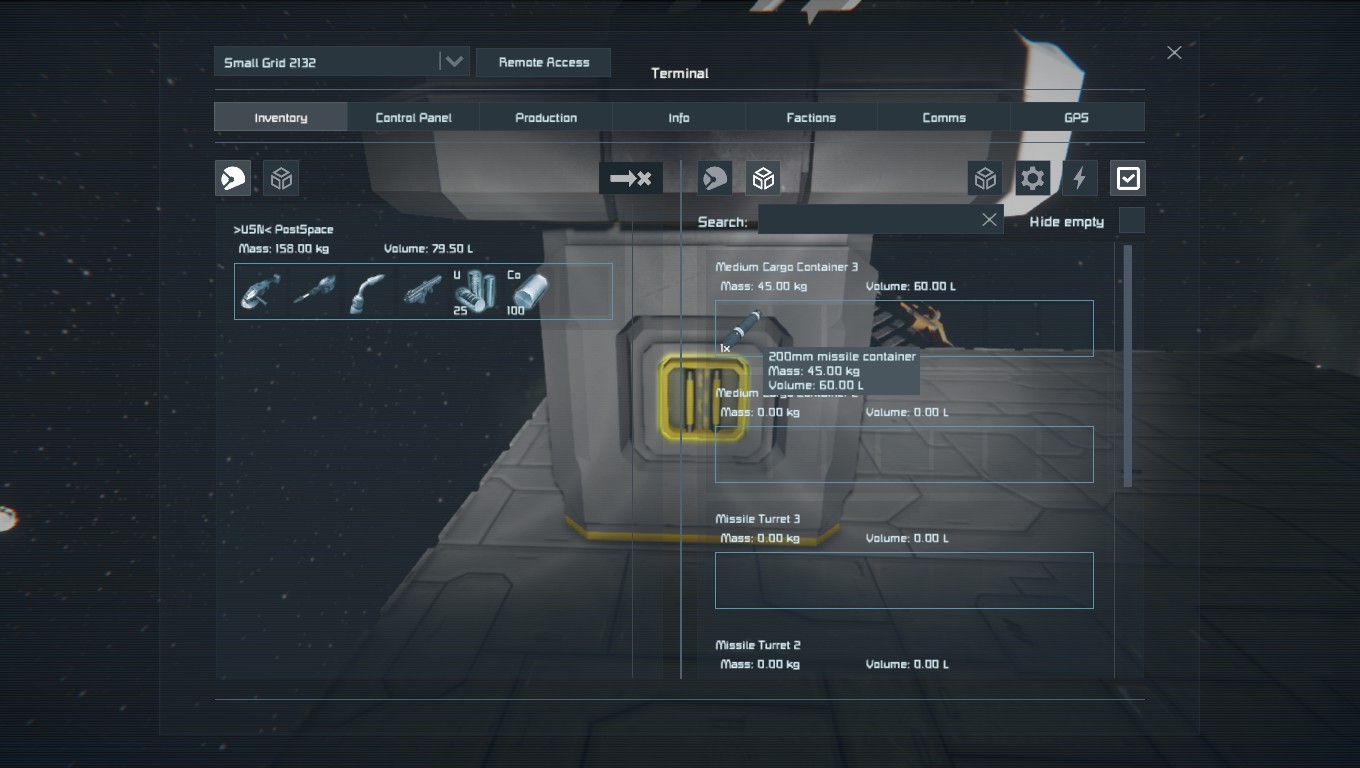Select the grinder in the player inventory
The height and width of the screenshot is (768, 1360).
[260, 291]
